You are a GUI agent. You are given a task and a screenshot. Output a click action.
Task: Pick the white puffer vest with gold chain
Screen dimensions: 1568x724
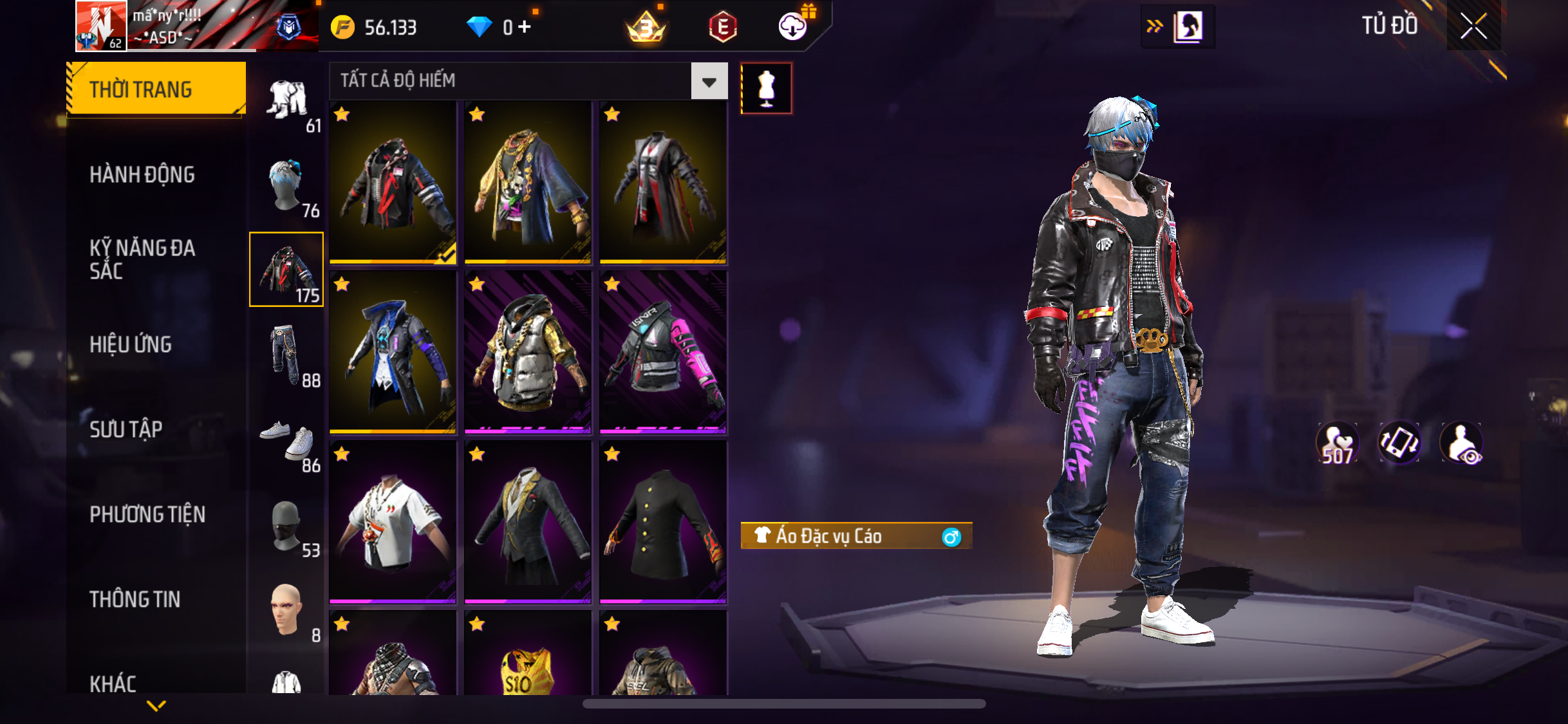pyautogui.click(x=528, y=352)
